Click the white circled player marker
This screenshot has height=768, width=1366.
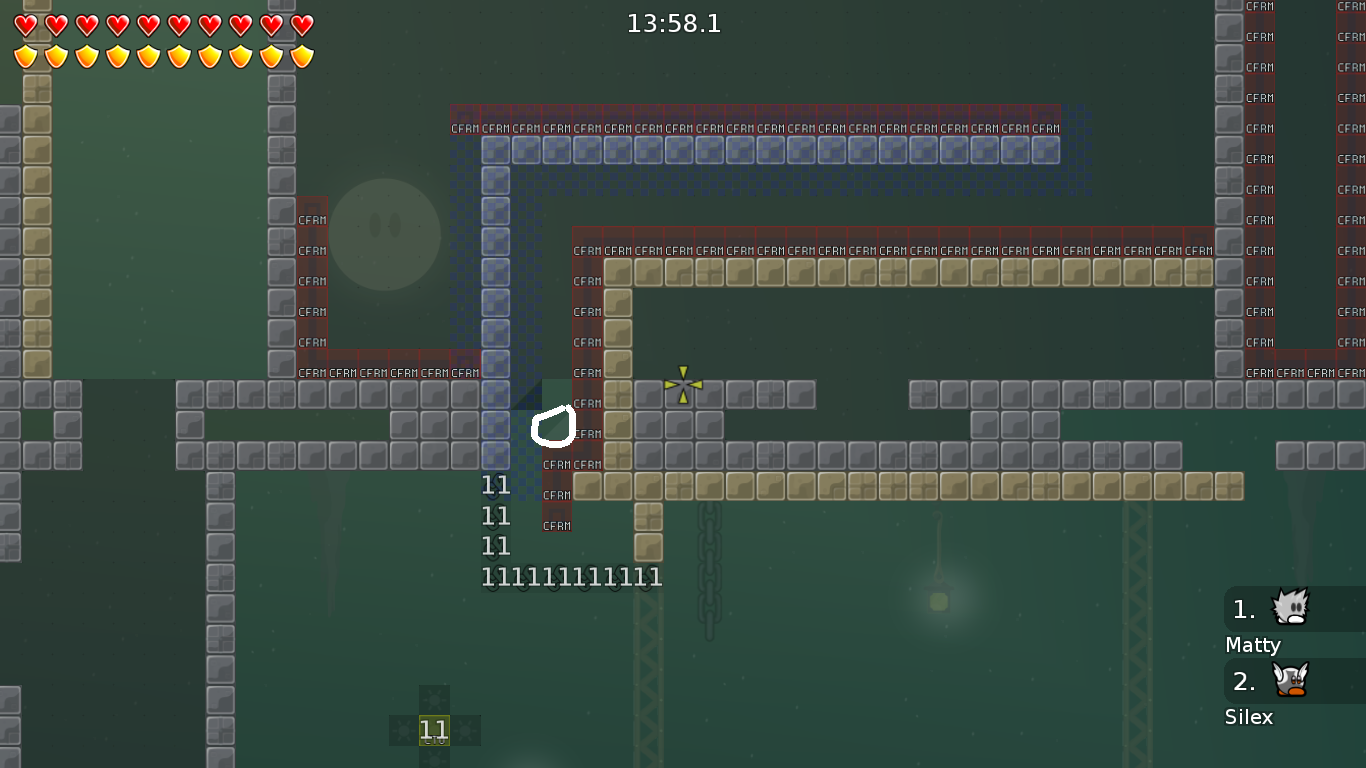555,428
